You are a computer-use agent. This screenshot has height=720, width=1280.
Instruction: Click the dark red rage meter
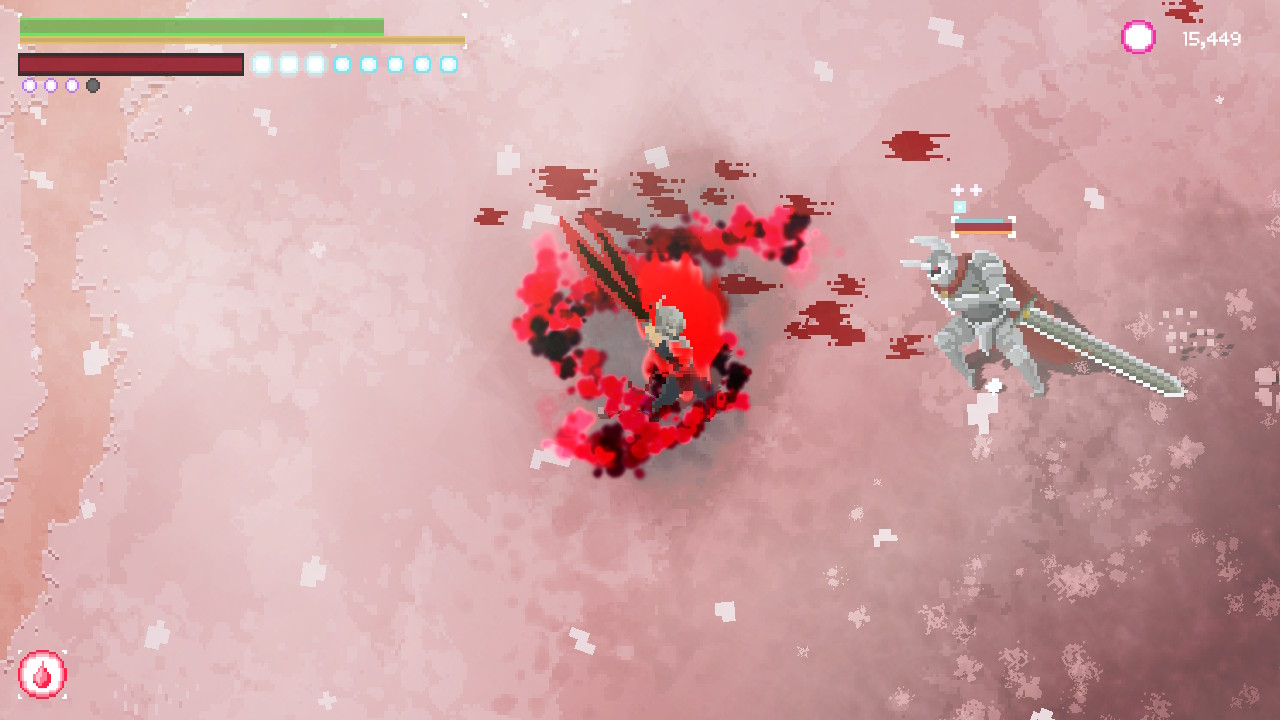[130, 63]
